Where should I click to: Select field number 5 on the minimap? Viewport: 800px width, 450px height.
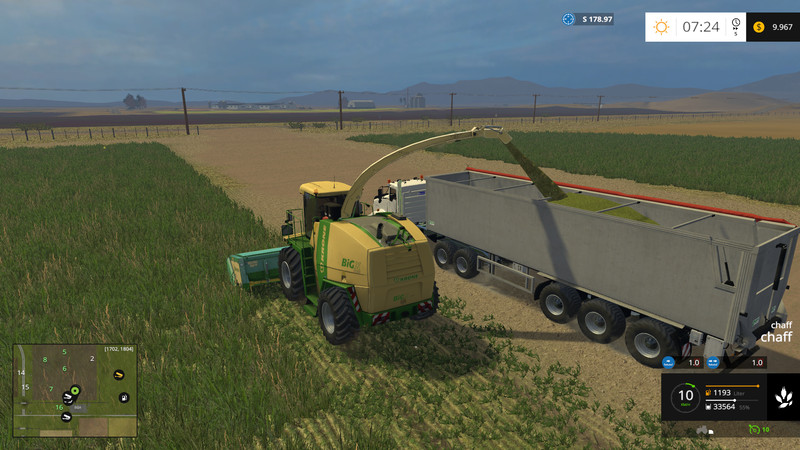(x=65, y=352)
